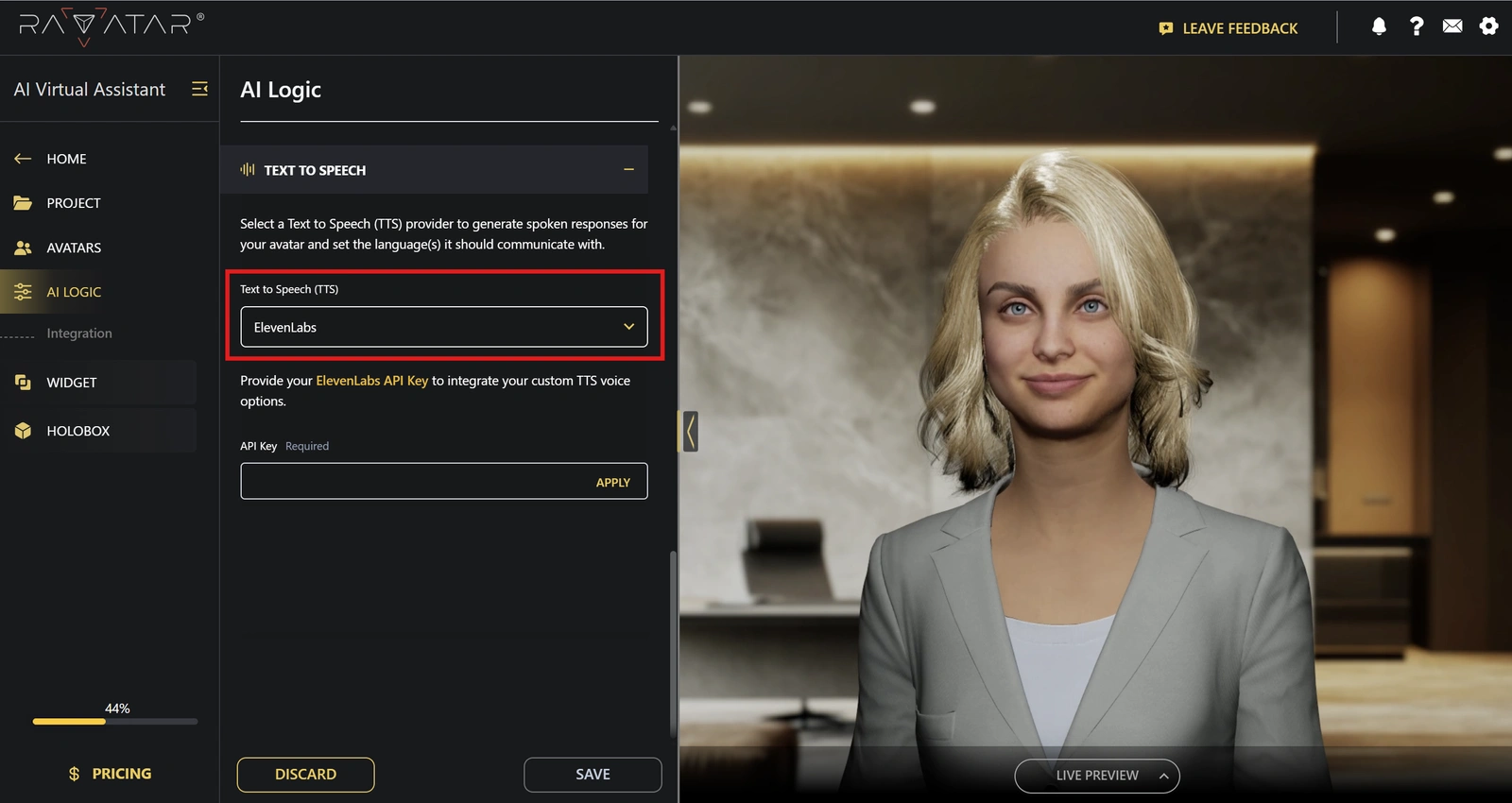Click the ElevenLabs API Key link
This screenshot has height=803, width=1512.
point(372,380)
